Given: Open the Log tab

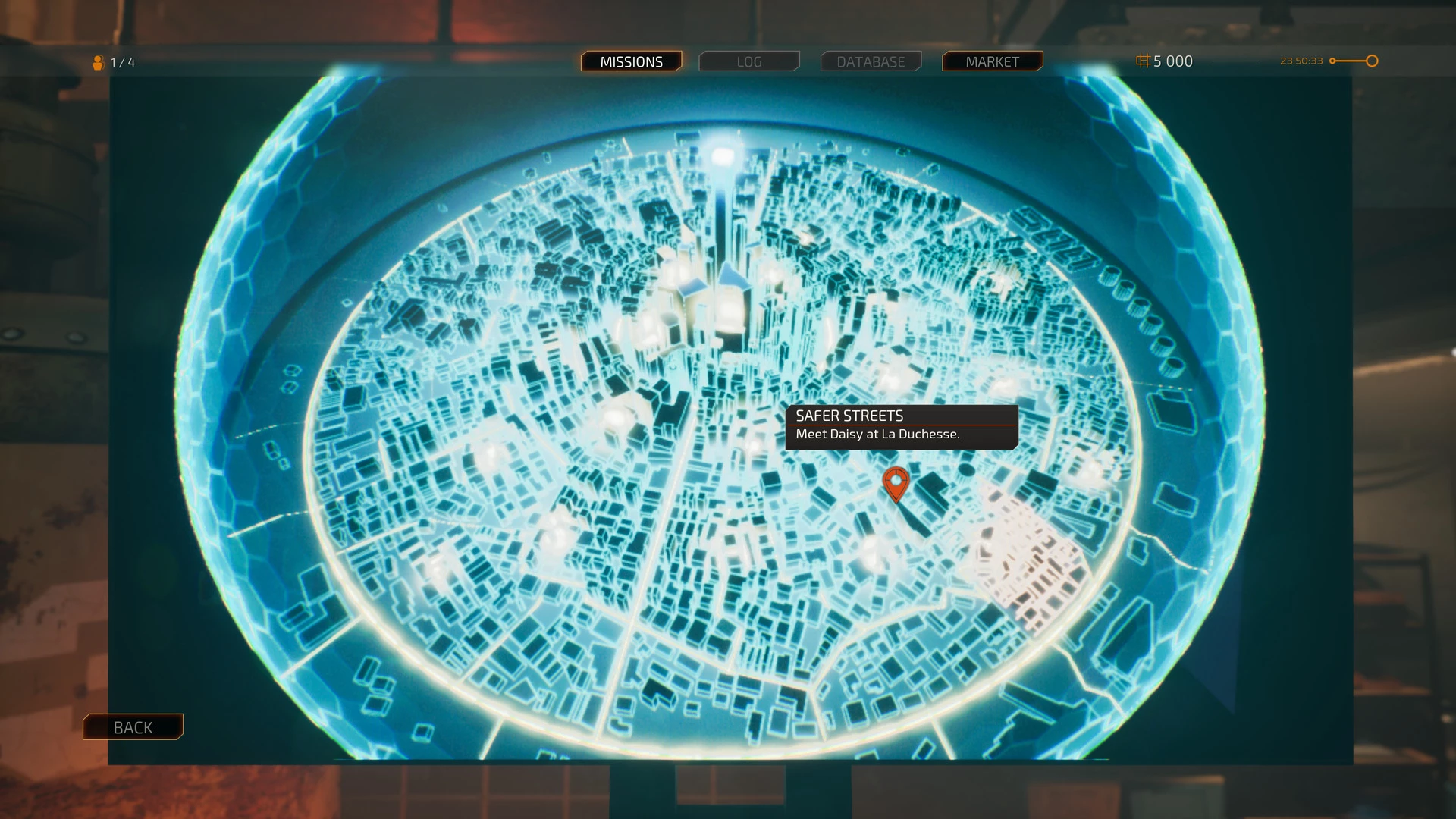Looking at the screenshot, I should pyautogui.click(x=748, y=61).
